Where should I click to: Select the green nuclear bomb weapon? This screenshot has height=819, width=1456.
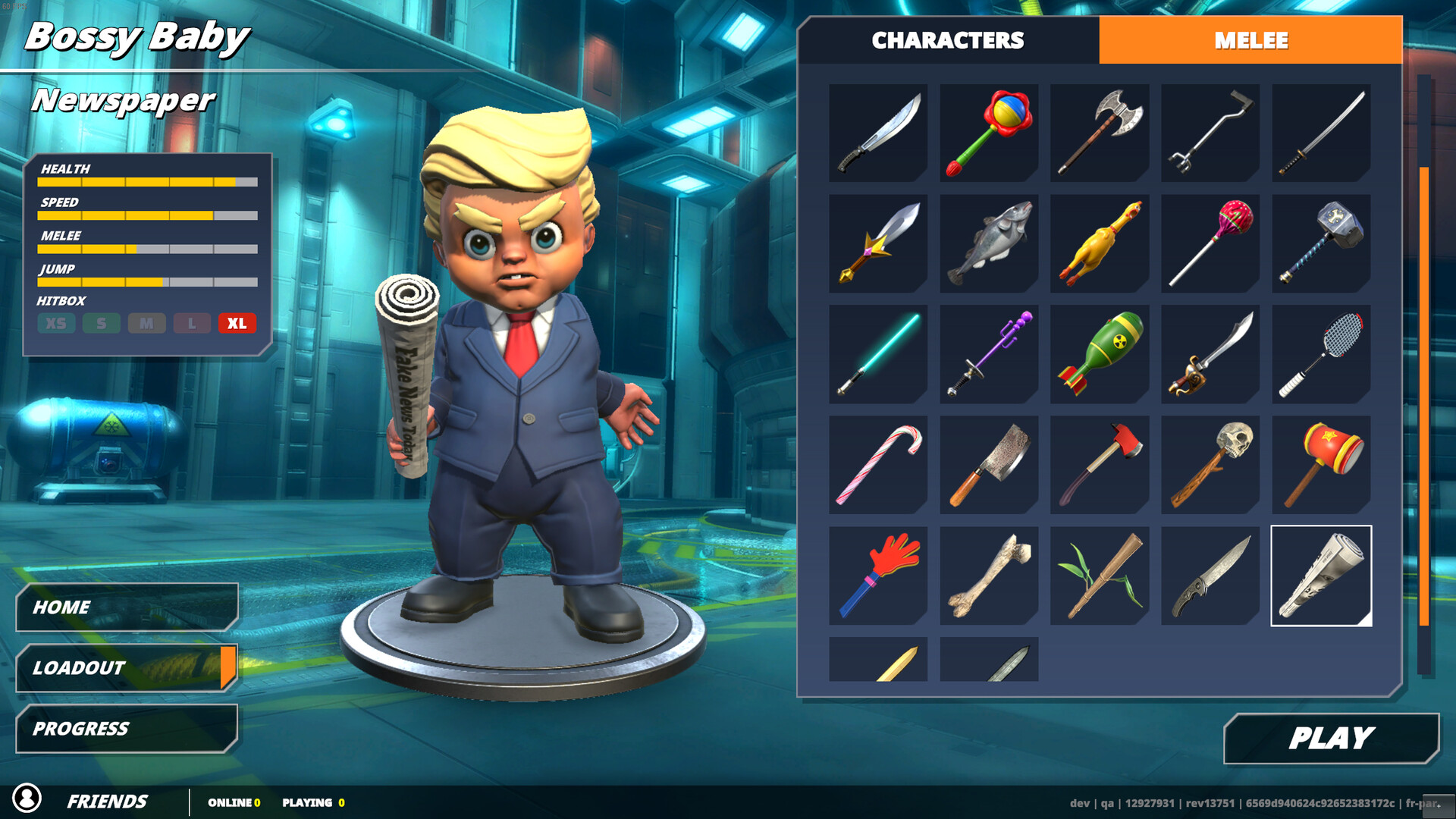click(1100, 354)
